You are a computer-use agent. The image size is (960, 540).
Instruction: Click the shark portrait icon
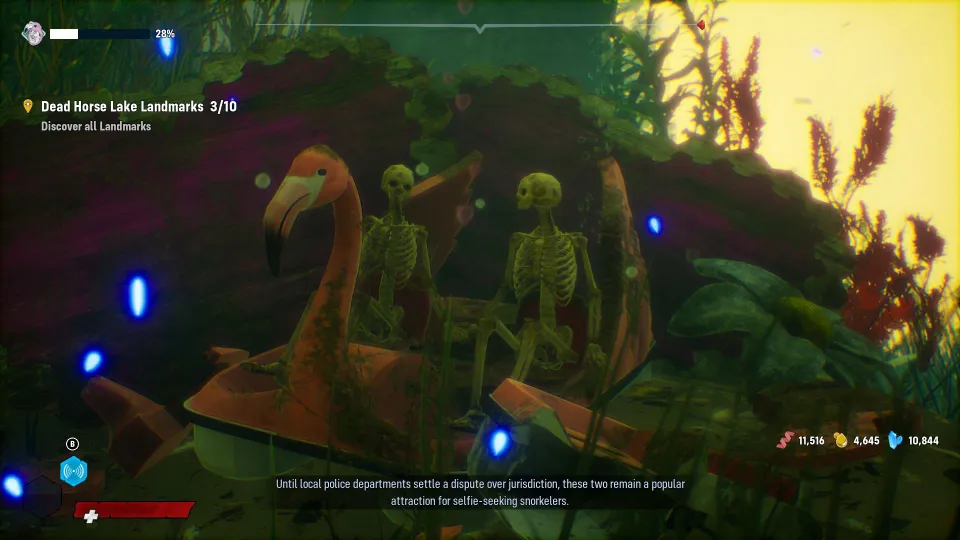click(32, 34)
